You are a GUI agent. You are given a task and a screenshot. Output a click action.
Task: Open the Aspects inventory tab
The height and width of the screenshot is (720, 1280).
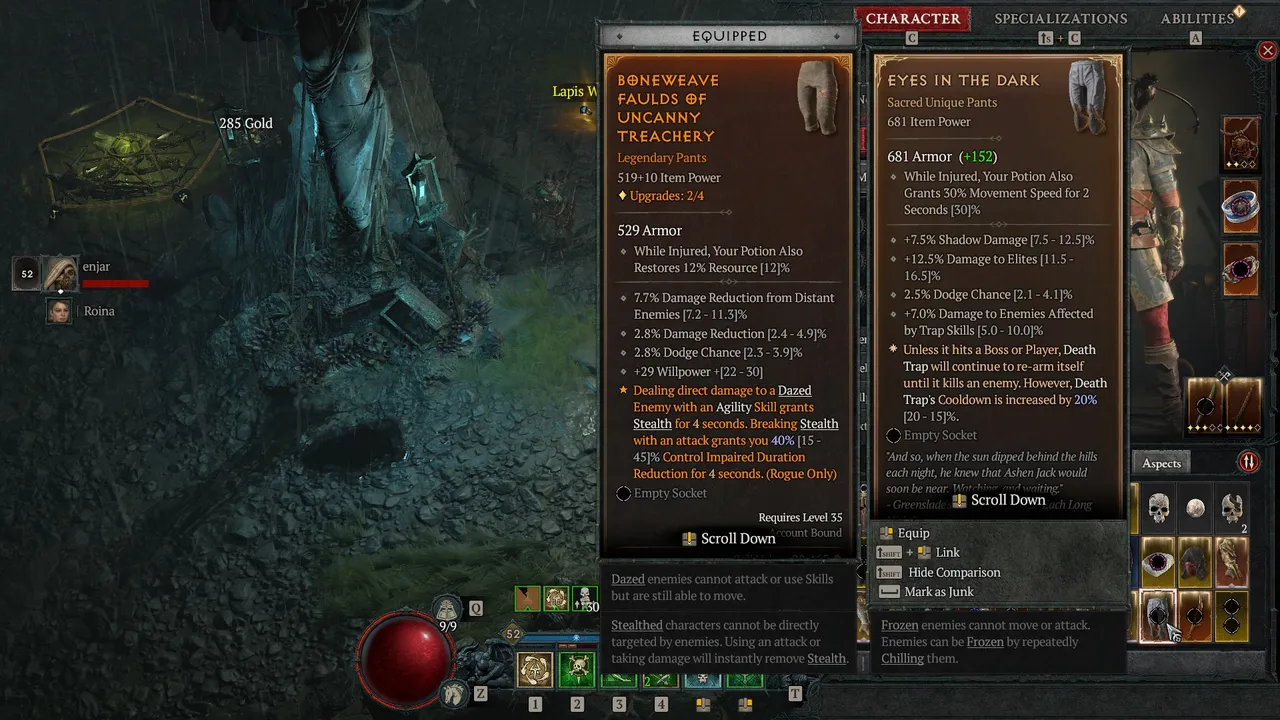point(1161,463)
